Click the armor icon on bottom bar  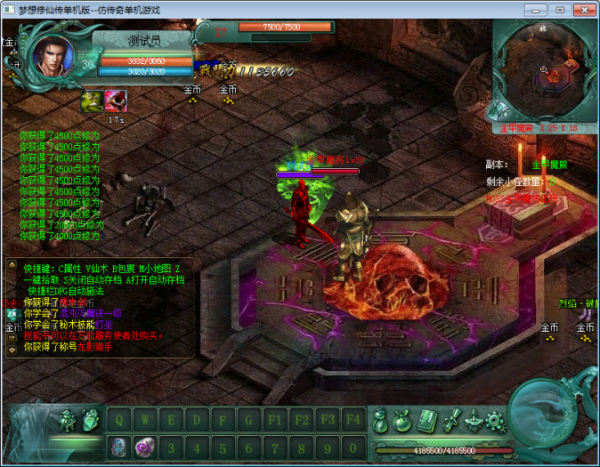coord(68,421)
